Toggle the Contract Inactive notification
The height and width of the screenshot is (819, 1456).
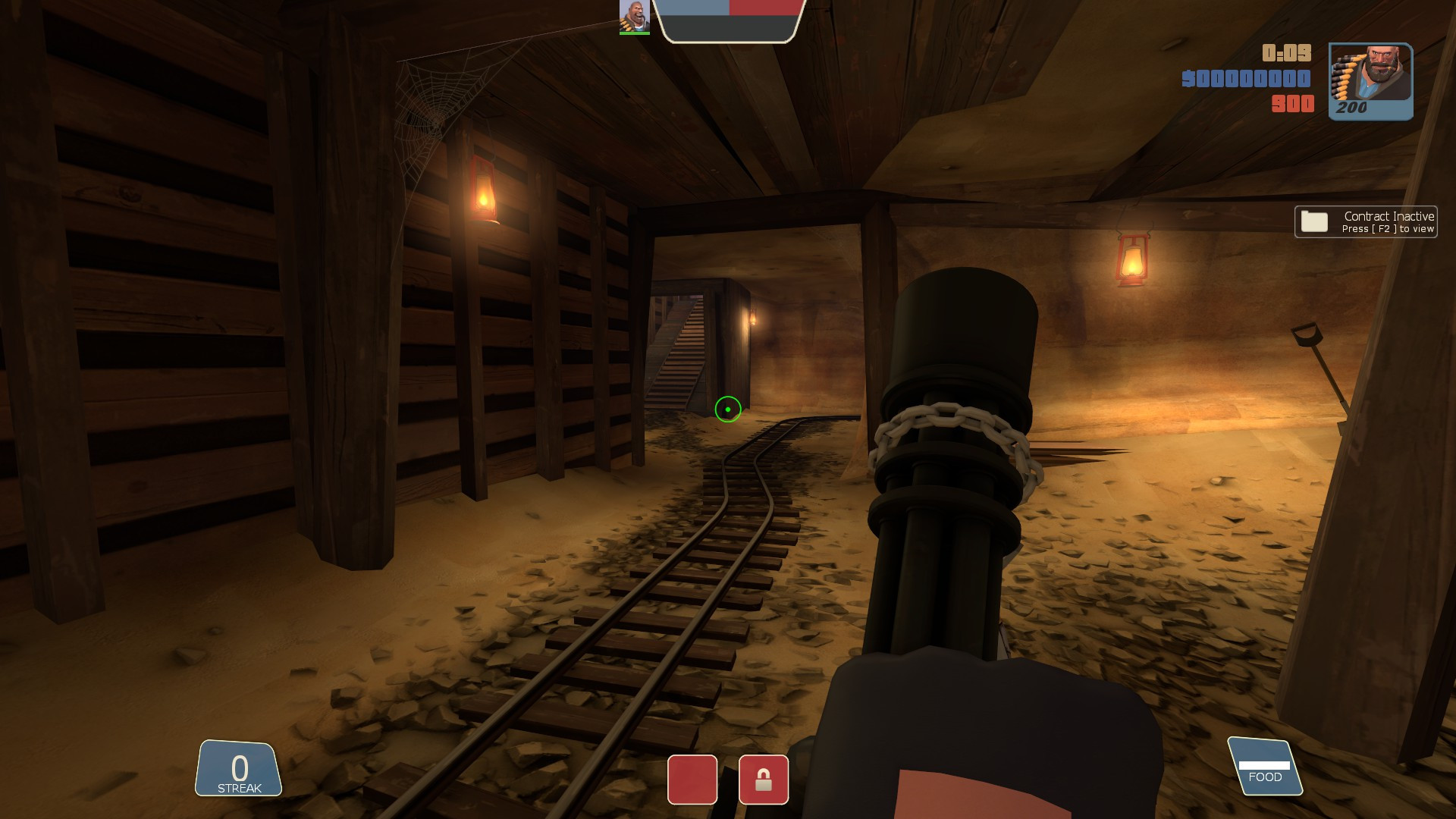coord(1365,221)
